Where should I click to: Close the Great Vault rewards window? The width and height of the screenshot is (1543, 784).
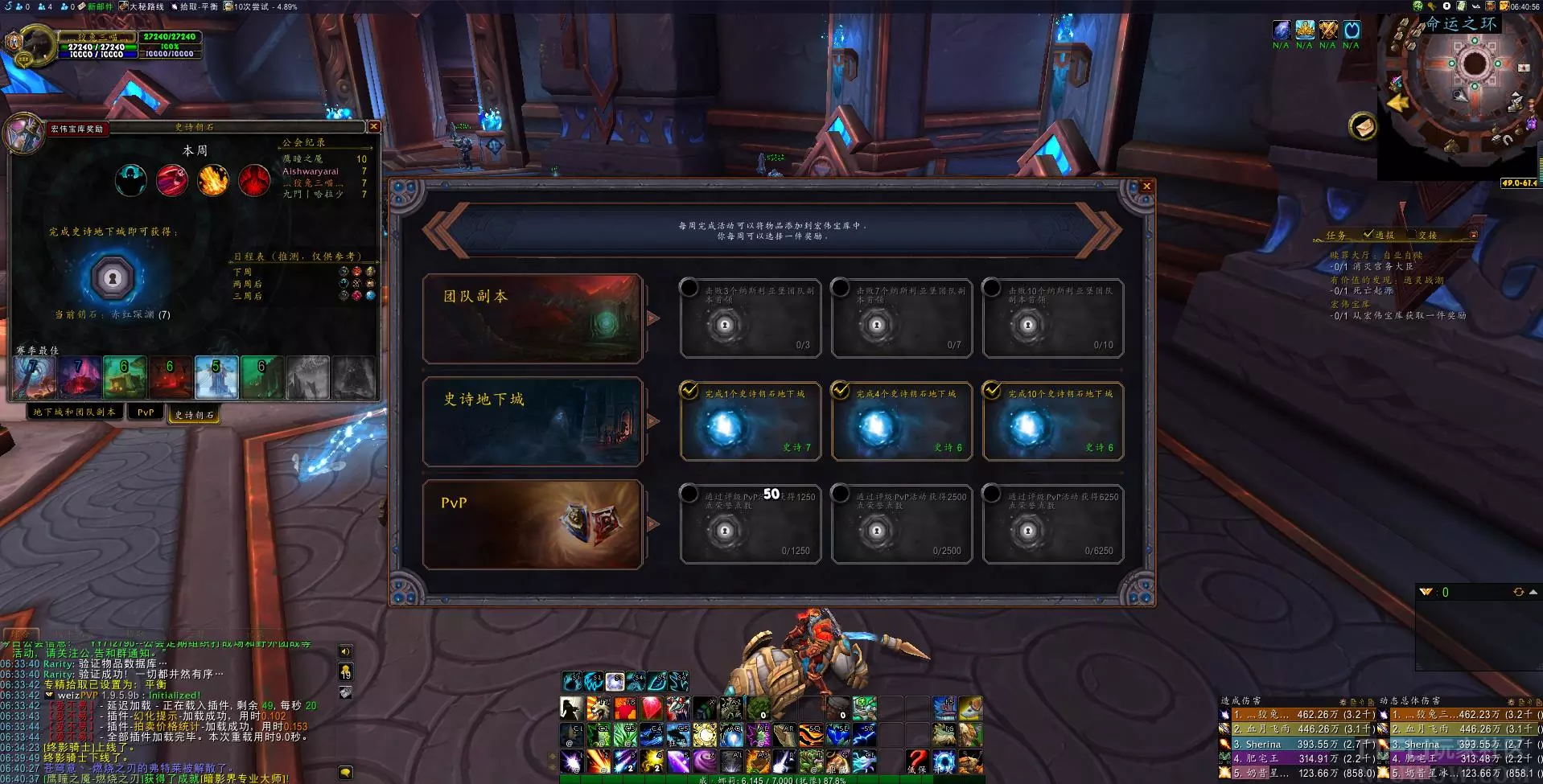(x=1146, y=187)
